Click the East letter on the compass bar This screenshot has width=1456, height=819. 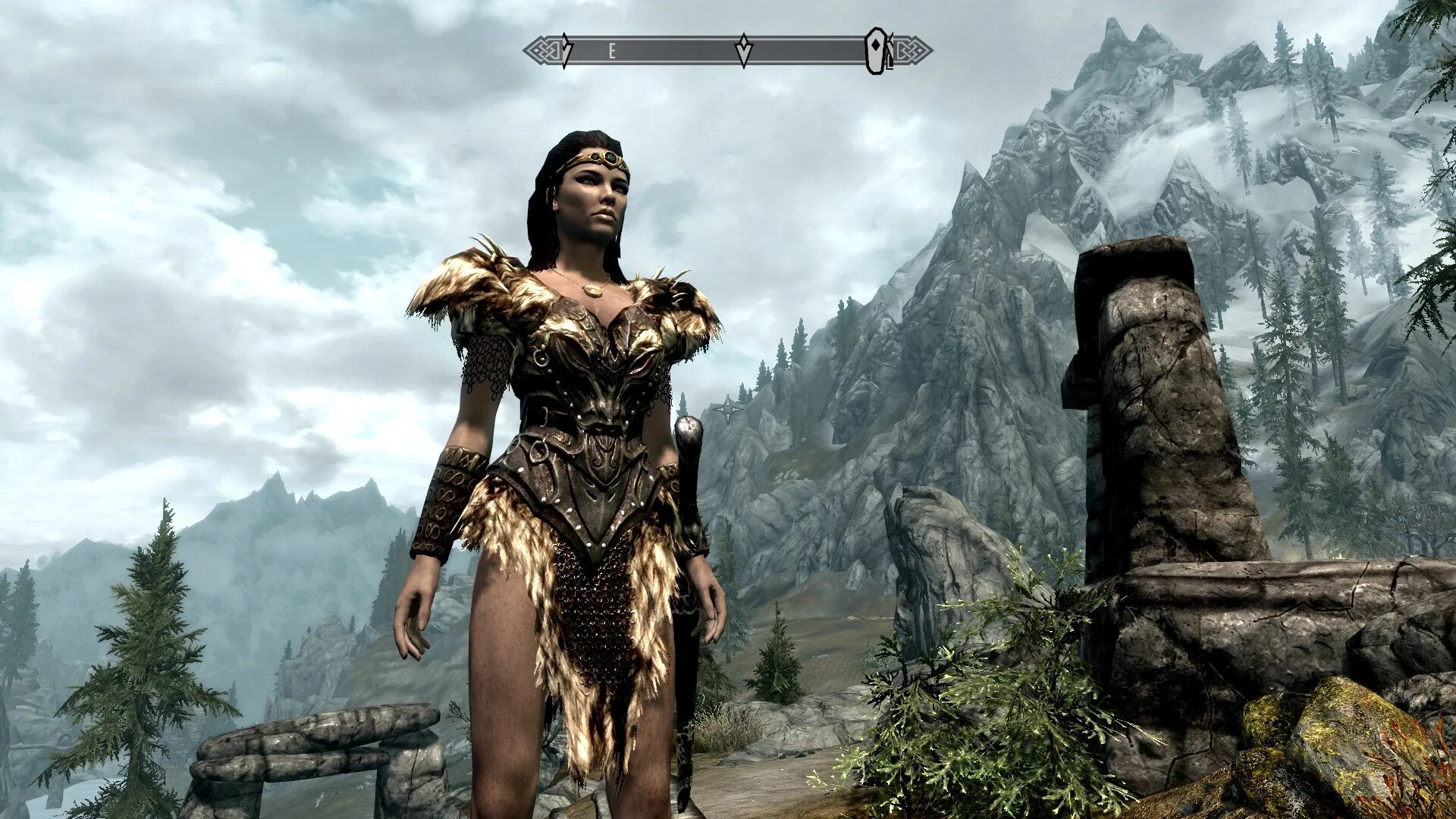611,52
